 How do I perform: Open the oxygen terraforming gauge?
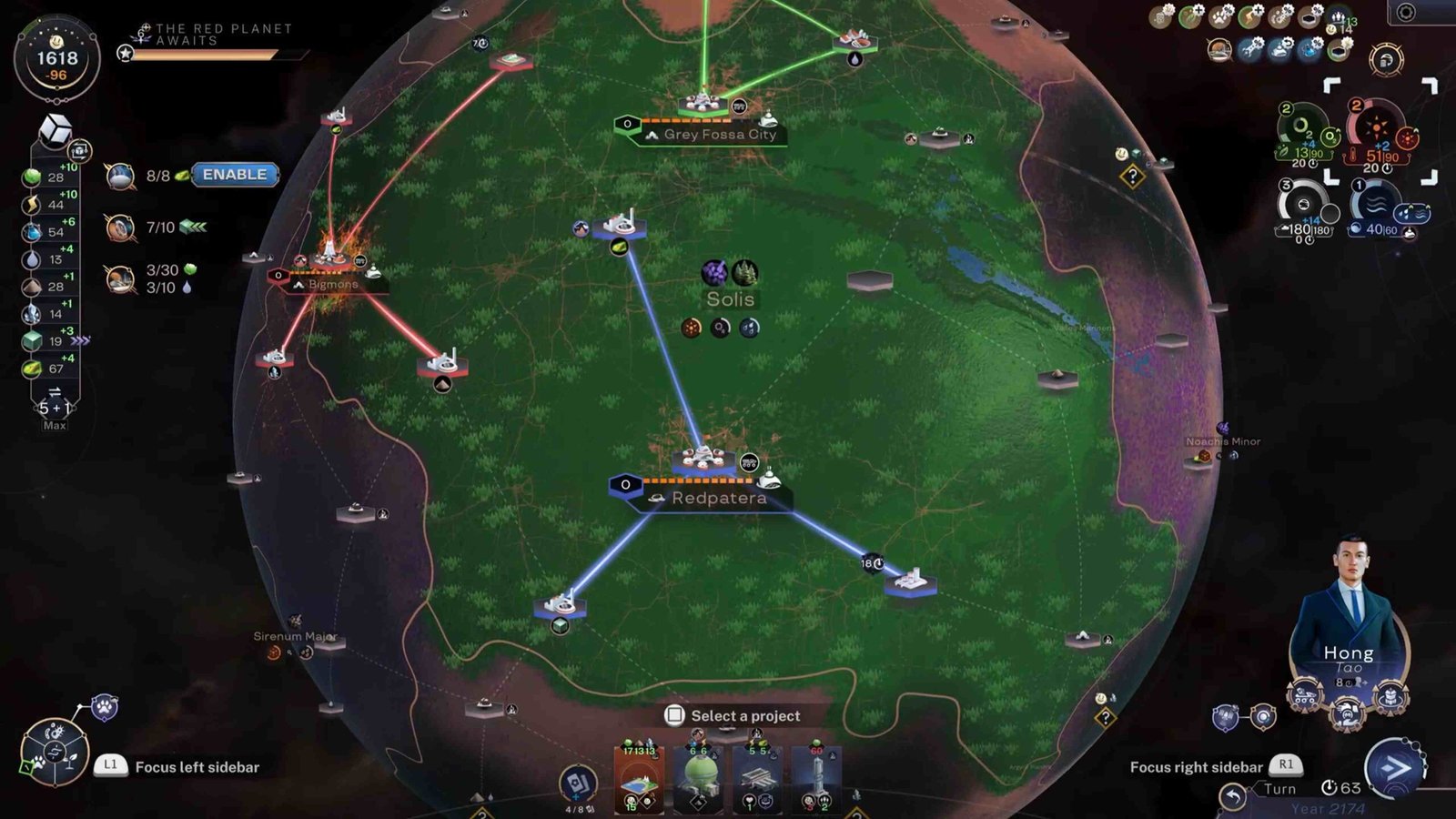(1305, 126)
